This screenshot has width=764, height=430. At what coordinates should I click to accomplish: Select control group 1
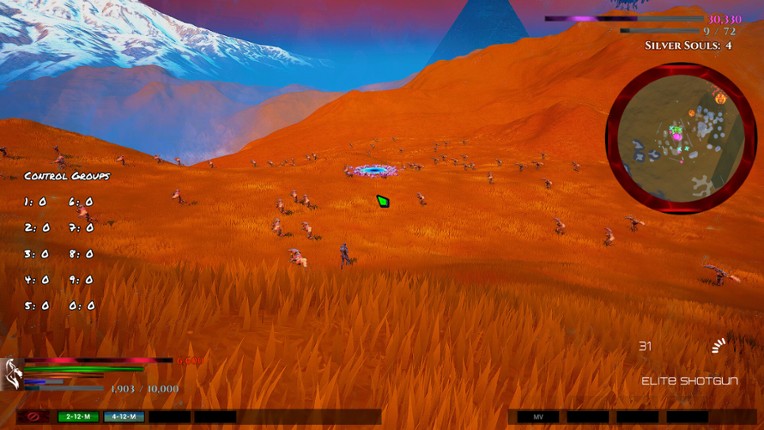pos(36,202)
